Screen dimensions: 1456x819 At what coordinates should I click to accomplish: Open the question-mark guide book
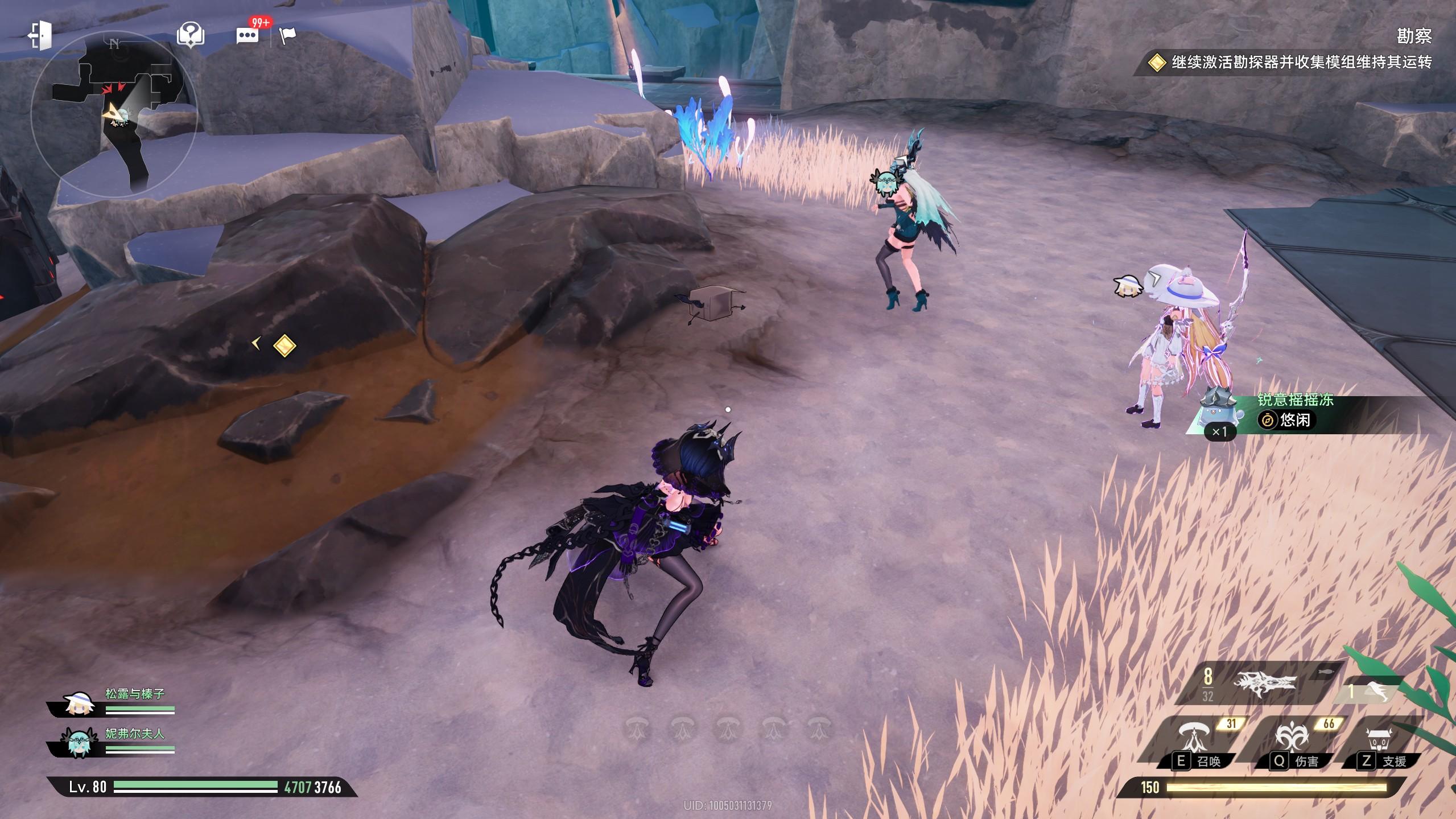tap(191, 35)
